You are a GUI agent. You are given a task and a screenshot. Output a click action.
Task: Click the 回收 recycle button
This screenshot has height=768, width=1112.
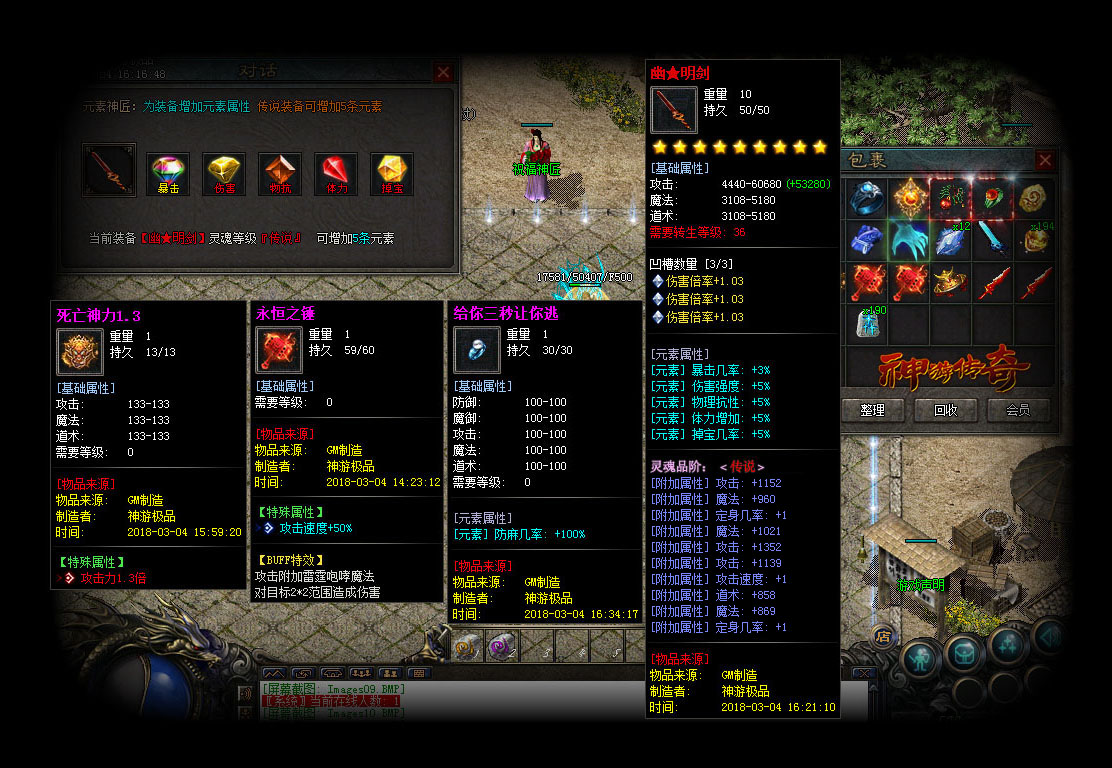(946, 410)
